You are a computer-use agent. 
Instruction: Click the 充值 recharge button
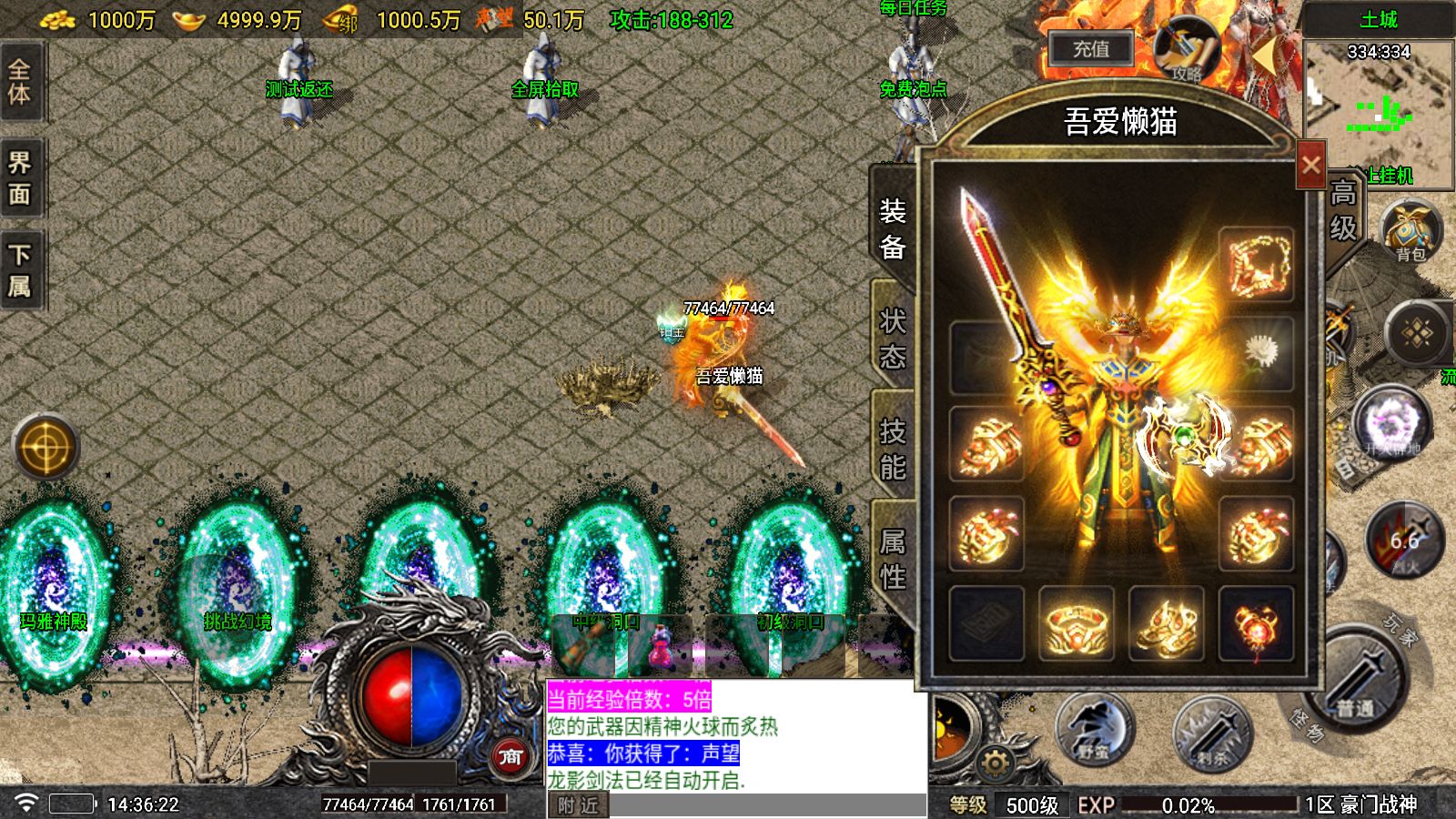[1090, 49]
